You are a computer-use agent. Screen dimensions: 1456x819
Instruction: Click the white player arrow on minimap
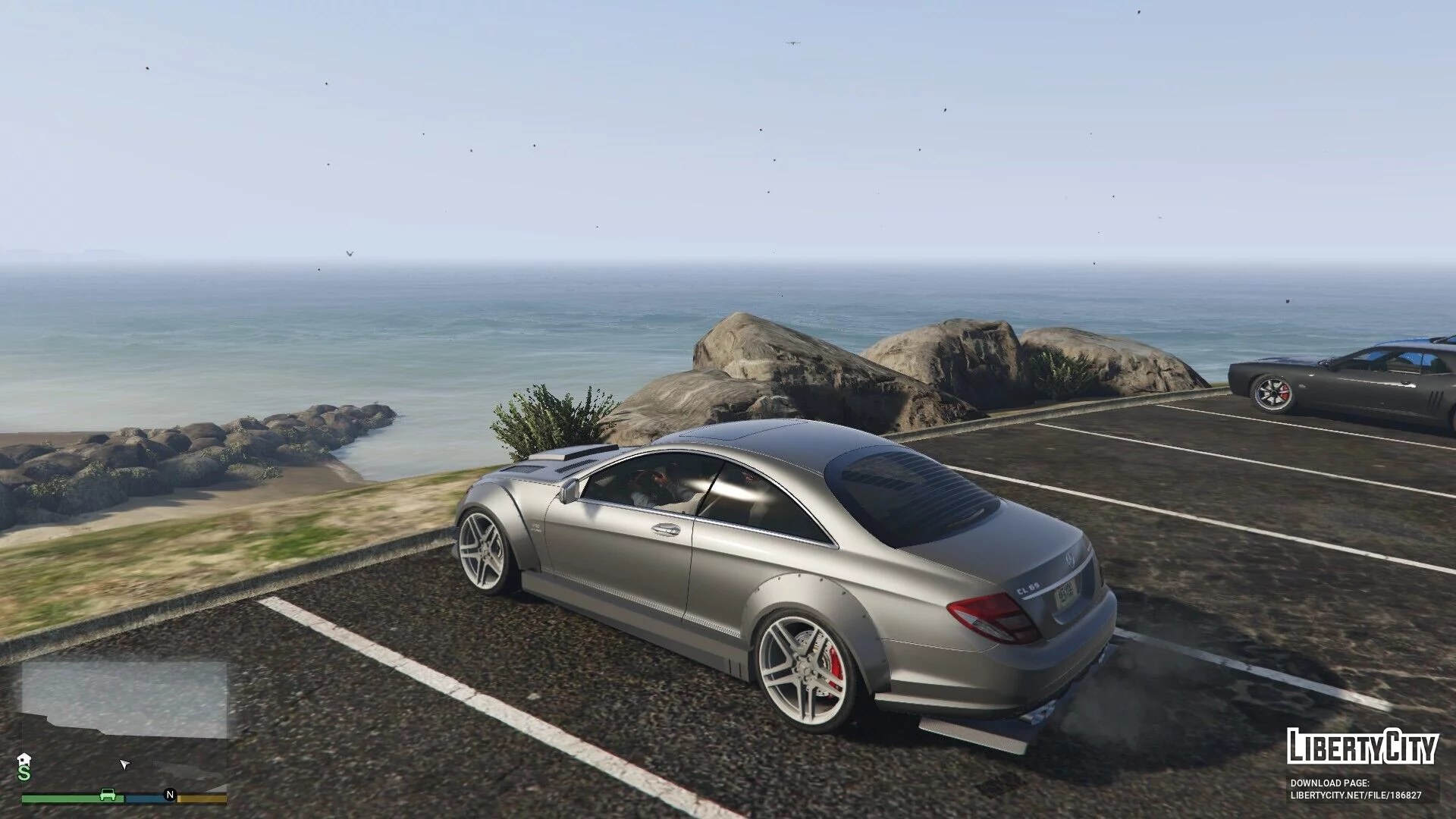[x=125, y=764]
